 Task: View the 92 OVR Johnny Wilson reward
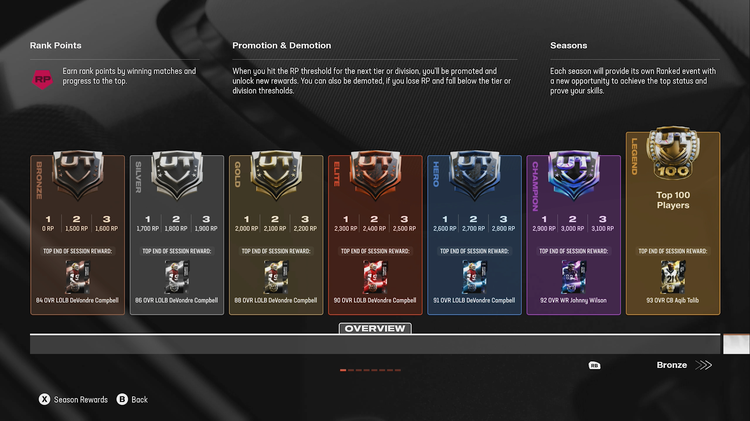click(x=573, y=276)
